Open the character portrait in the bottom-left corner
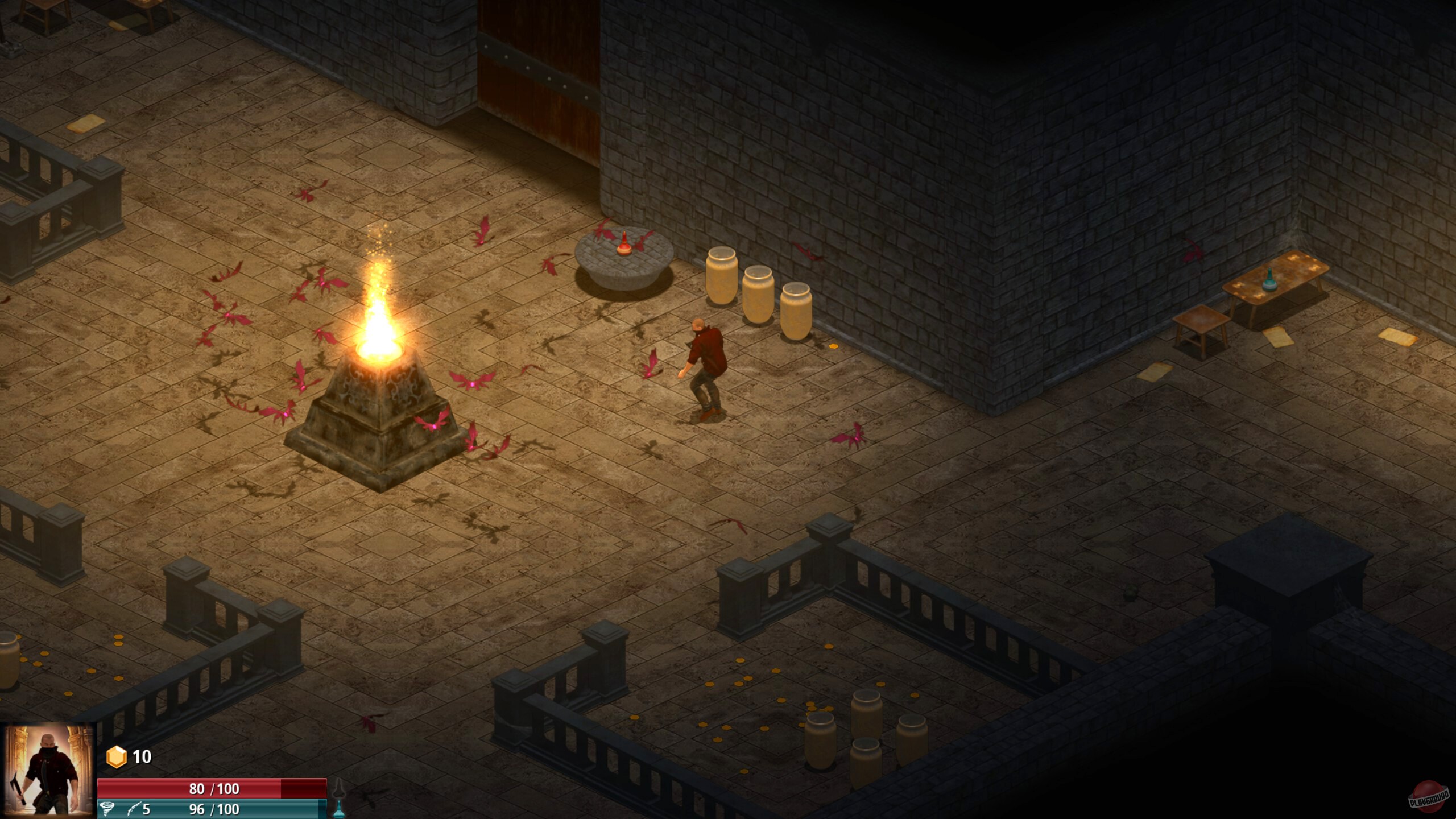1456x819 pixels. pyautogui.click(x=48, y=773)
